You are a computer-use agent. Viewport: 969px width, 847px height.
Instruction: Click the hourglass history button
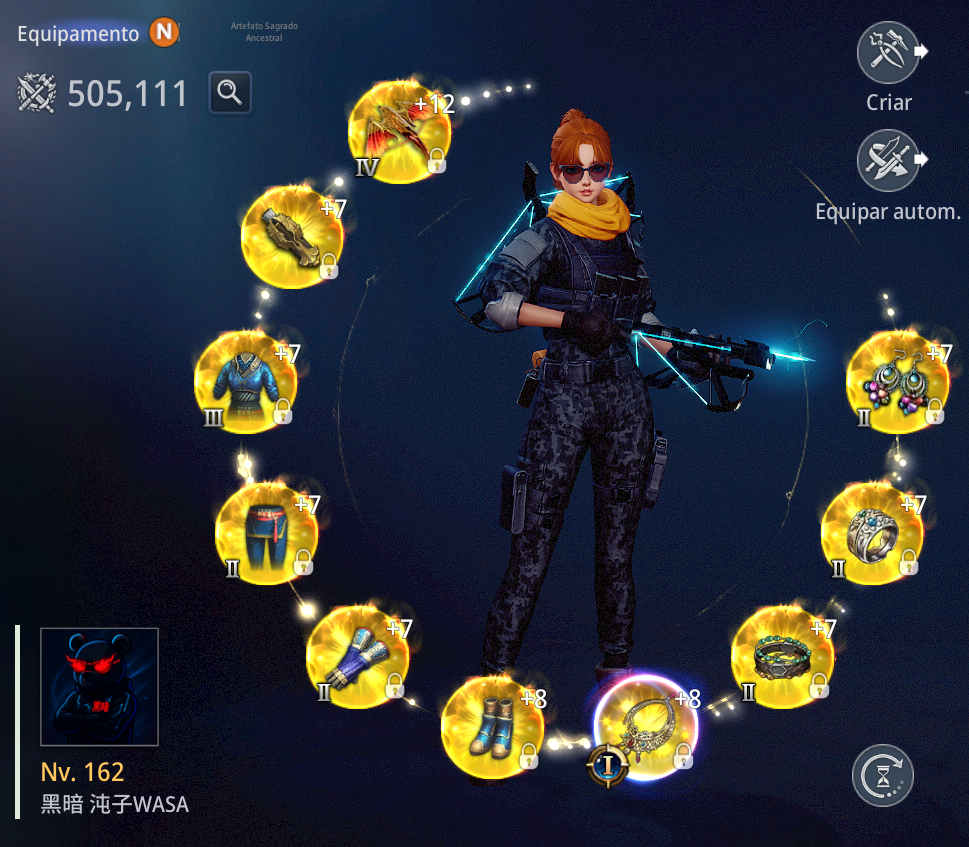point(882,775)
